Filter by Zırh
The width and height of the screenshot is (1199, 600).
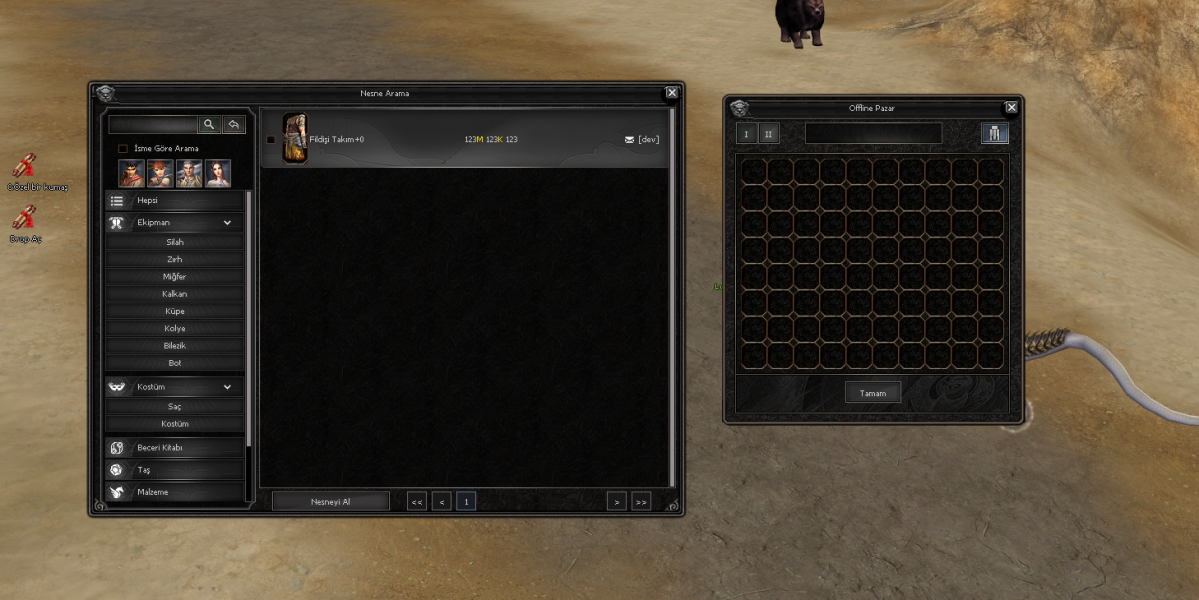174,259
